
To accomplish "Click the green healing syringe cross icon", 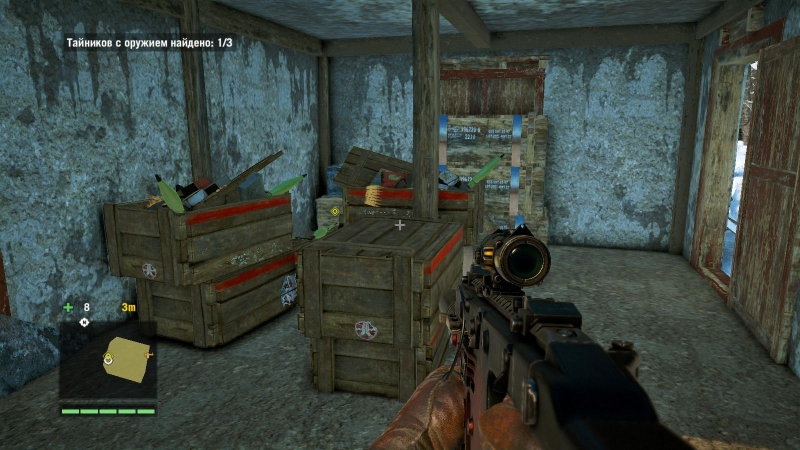I will tap(68, 307).
